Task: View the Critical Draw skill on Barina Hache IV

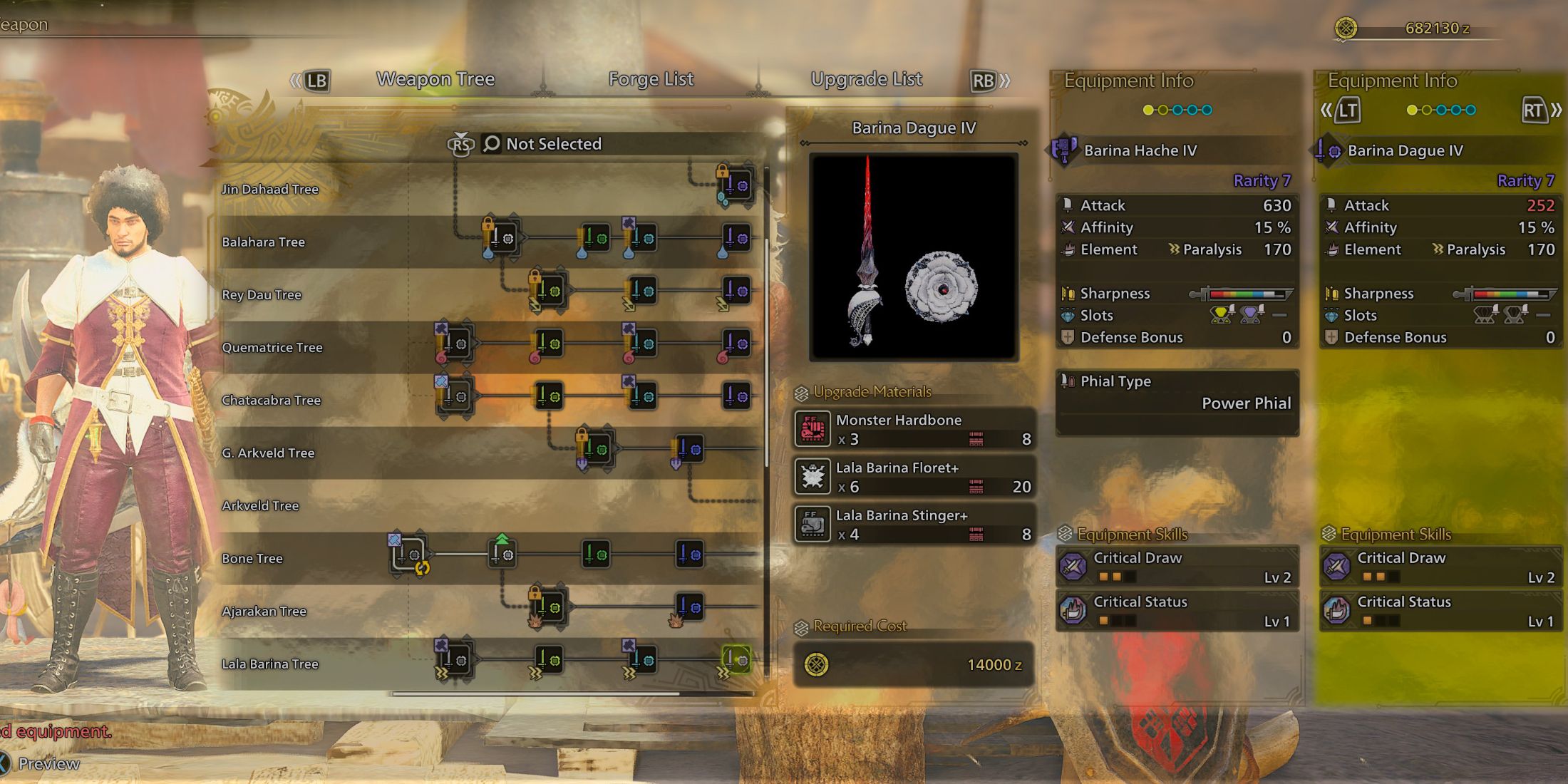Action: point(1177,567)
